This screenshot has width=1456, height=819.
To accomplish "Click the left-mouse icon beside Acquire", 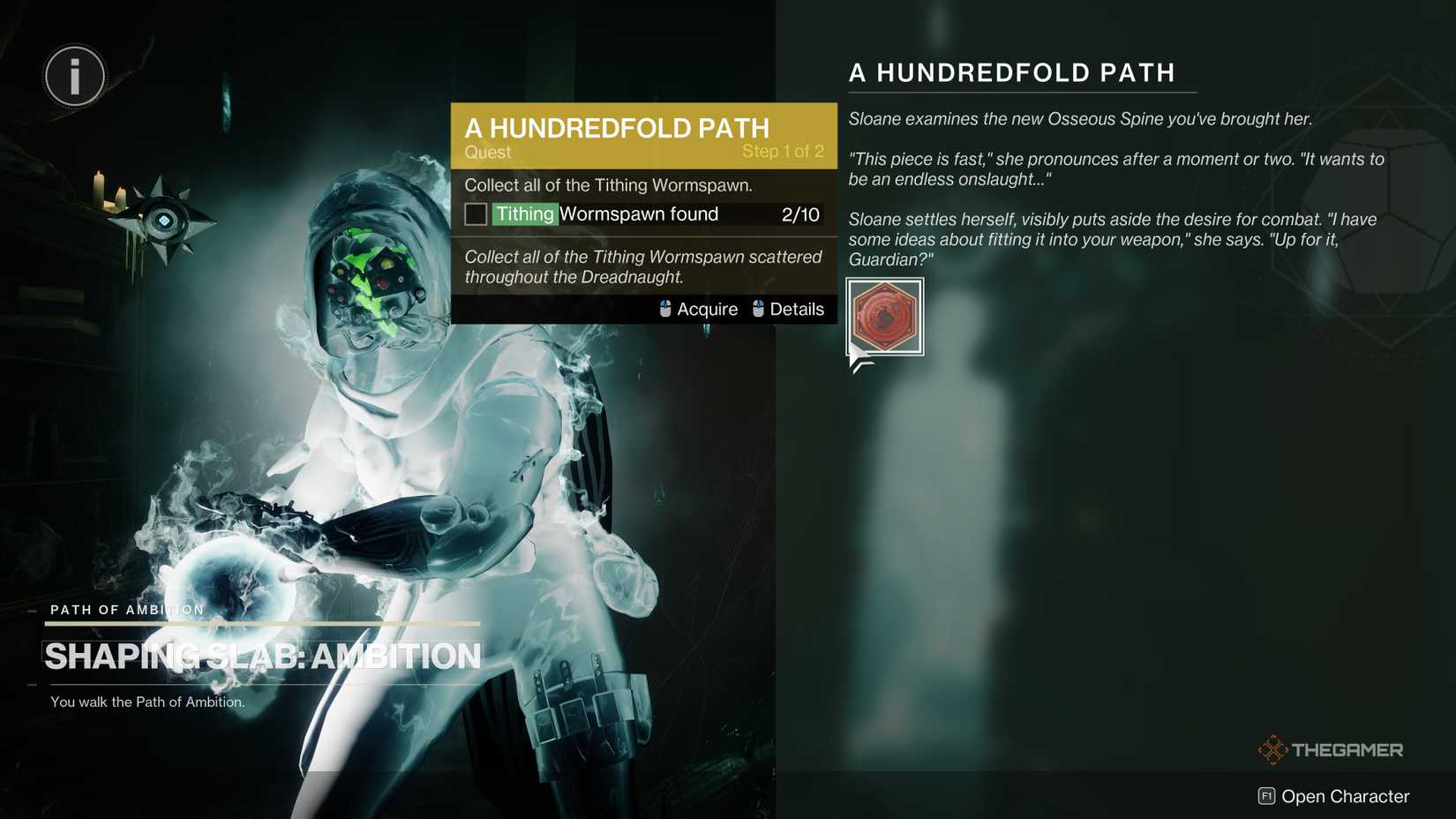I will [664, 309].
